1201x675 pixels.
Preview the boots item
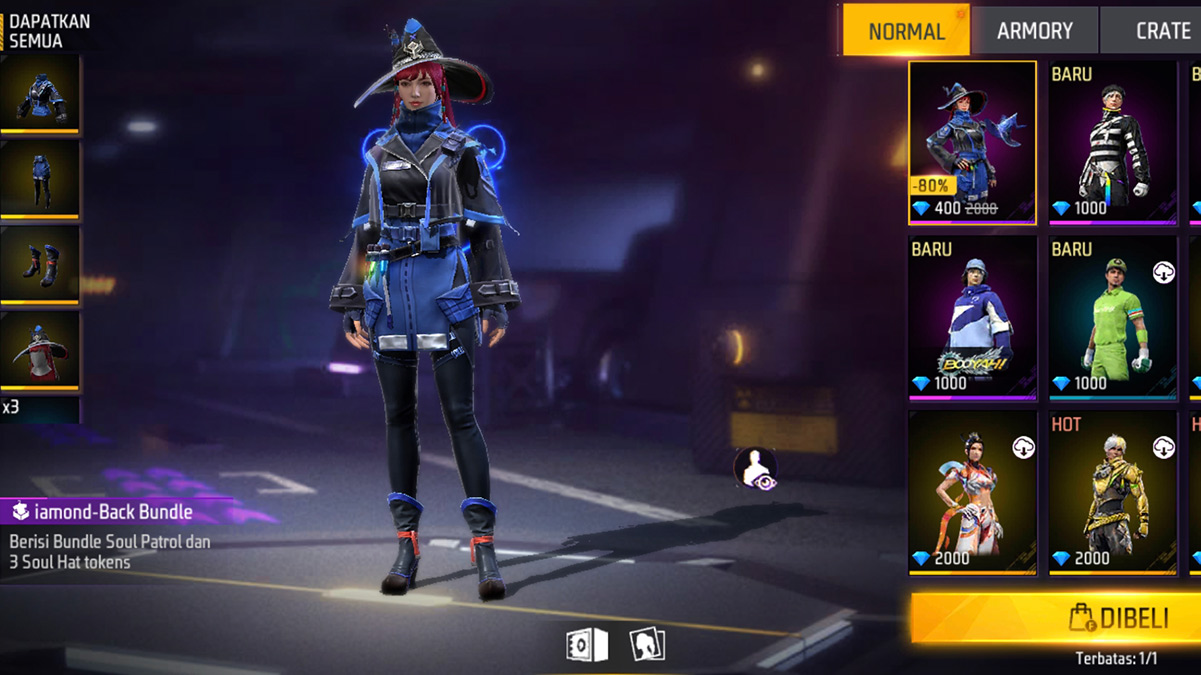pyautogui.click(x=40, y=265)
